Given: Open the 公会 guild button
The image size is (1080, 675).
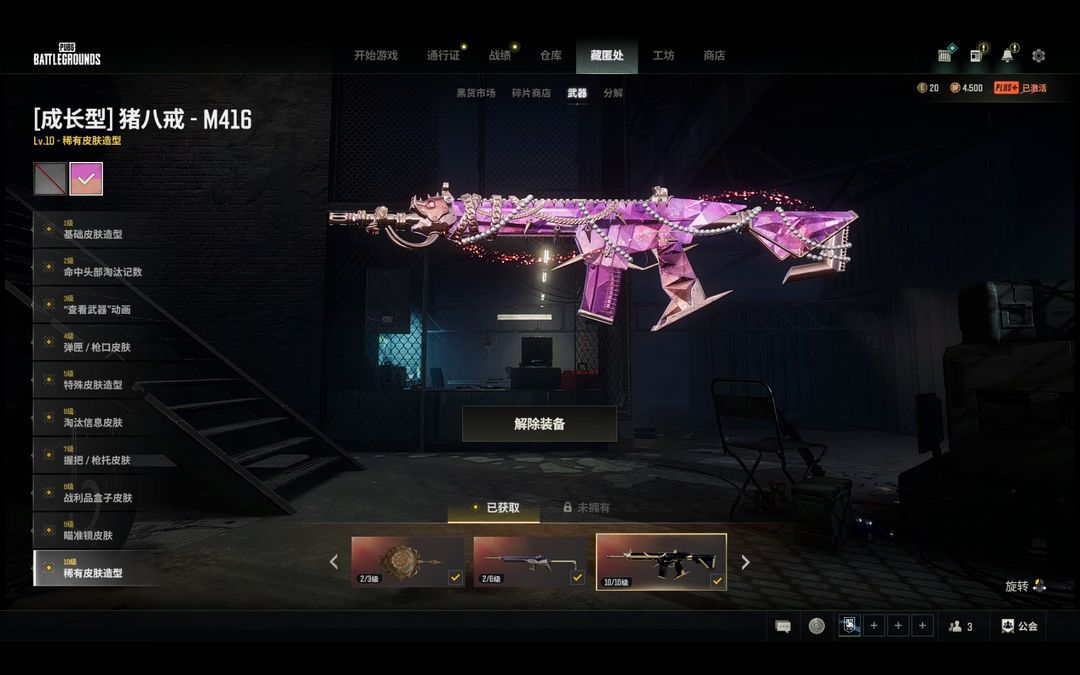Looking at the screenshot, I should pos(1019,626).
